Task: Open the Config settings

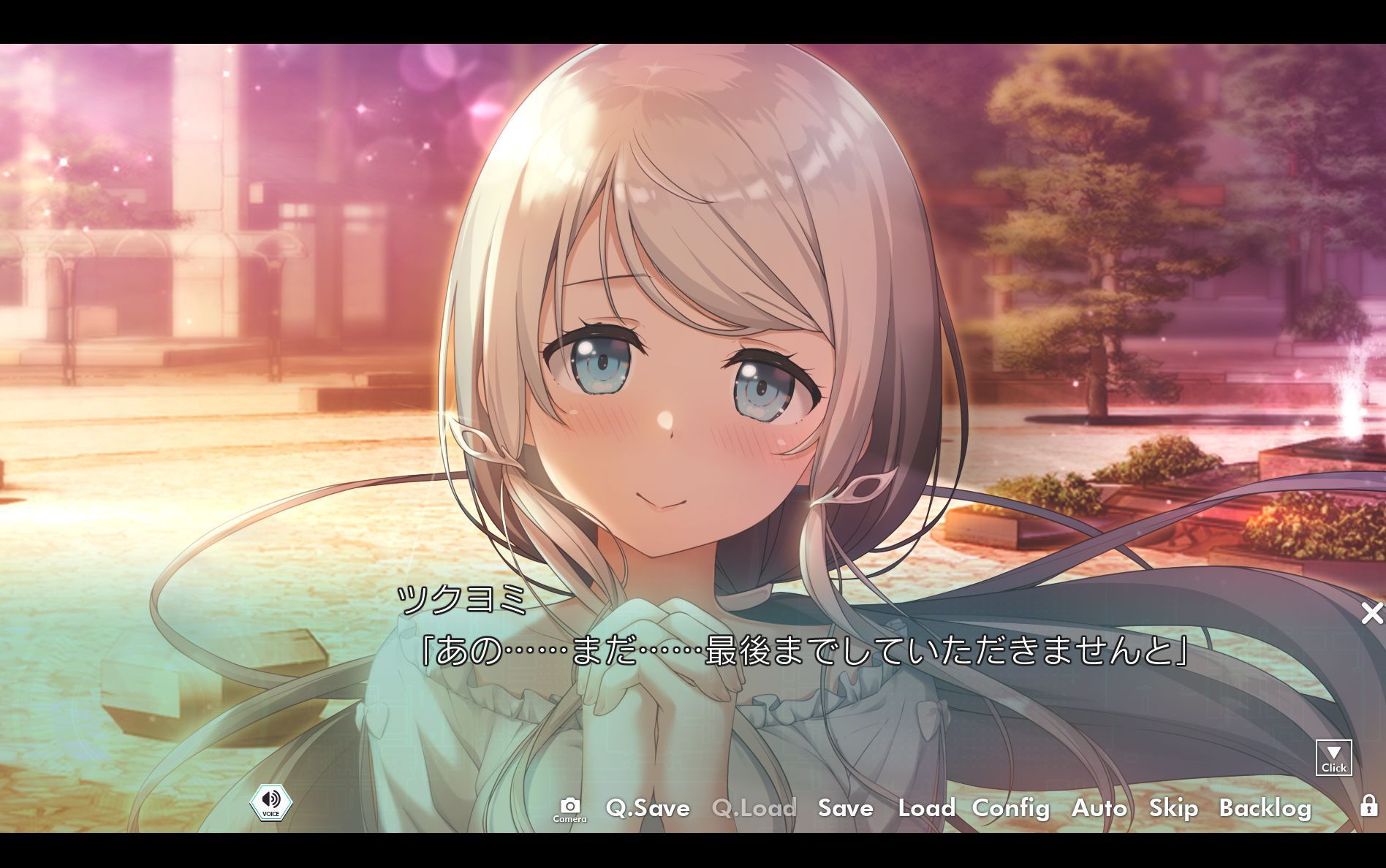Action: pos(1012,809)
